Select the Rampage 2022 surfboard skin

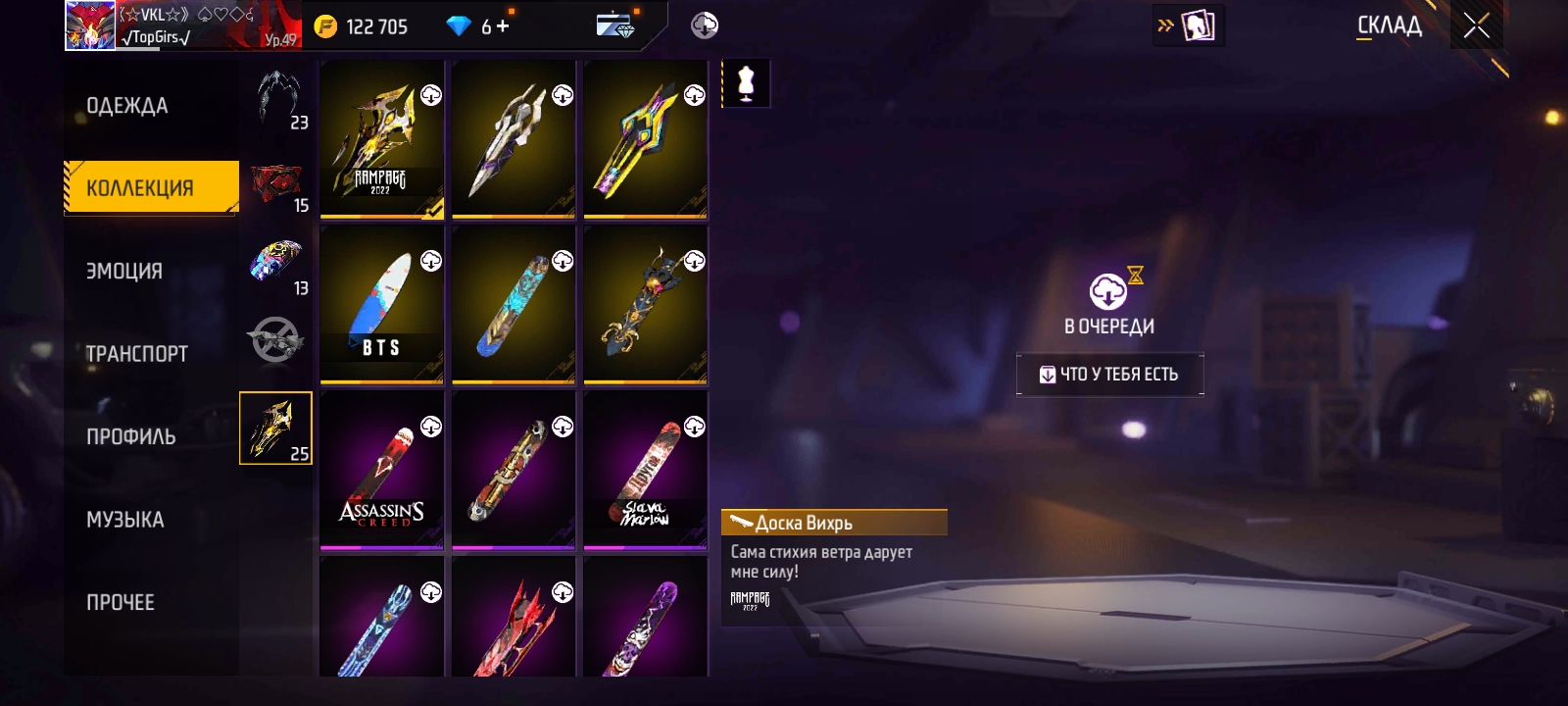pos(381,139)
